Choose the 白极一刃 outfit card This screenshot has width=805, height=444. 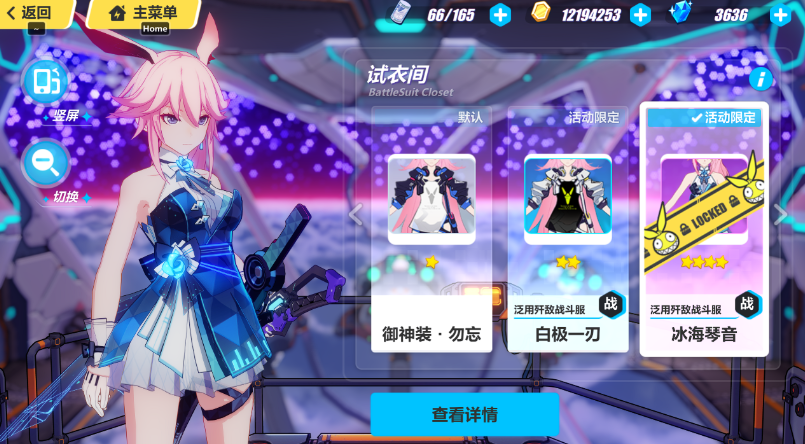click(x=568, y=228)
